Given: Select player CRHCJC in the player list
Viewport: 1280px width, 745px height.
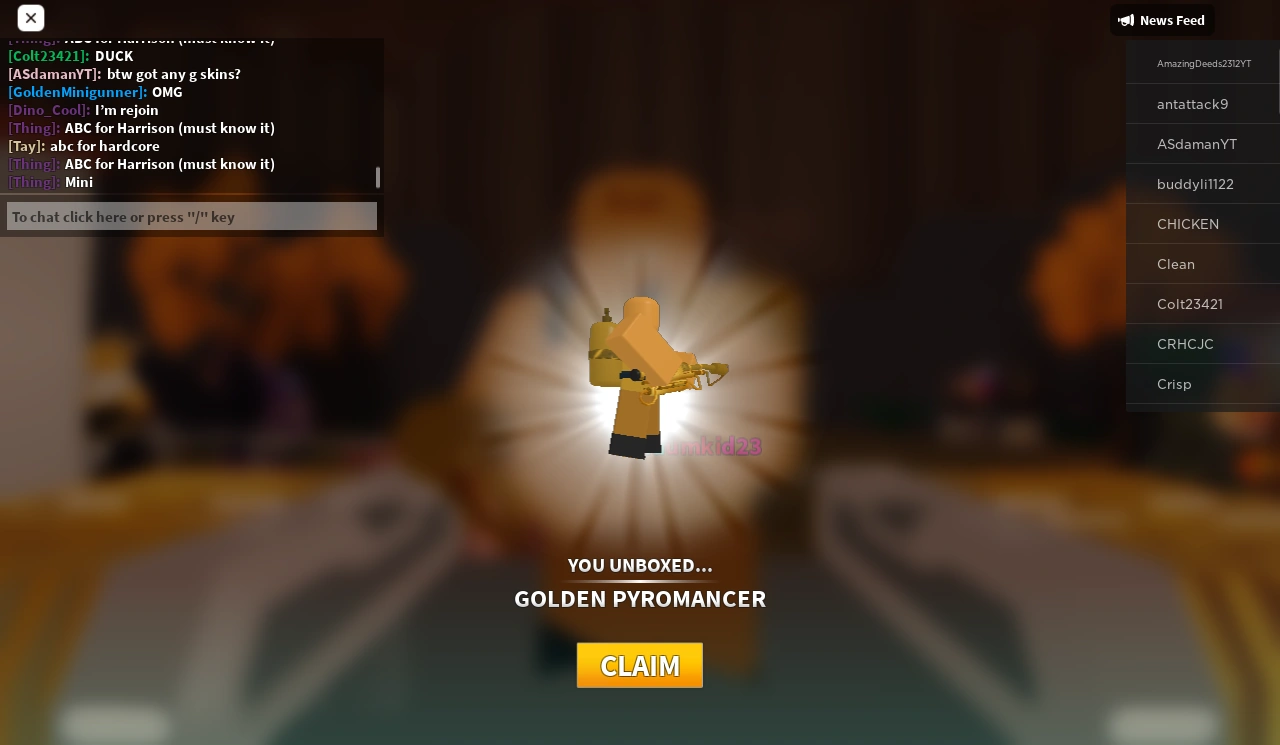Looking at the screenshot, I should [1185, 344].
